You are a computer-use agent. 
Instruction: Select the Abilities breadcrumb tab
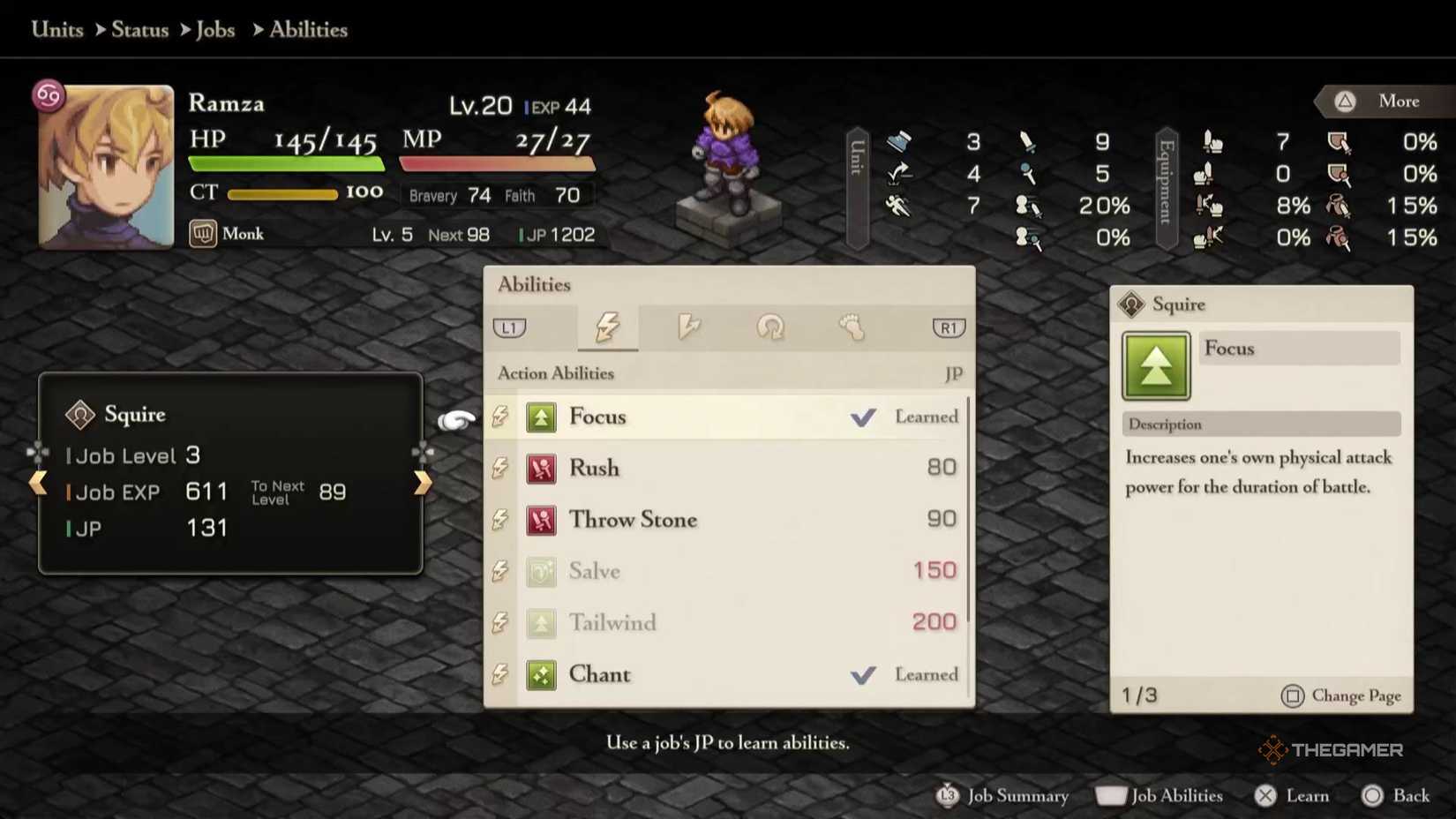click(307, 29)
